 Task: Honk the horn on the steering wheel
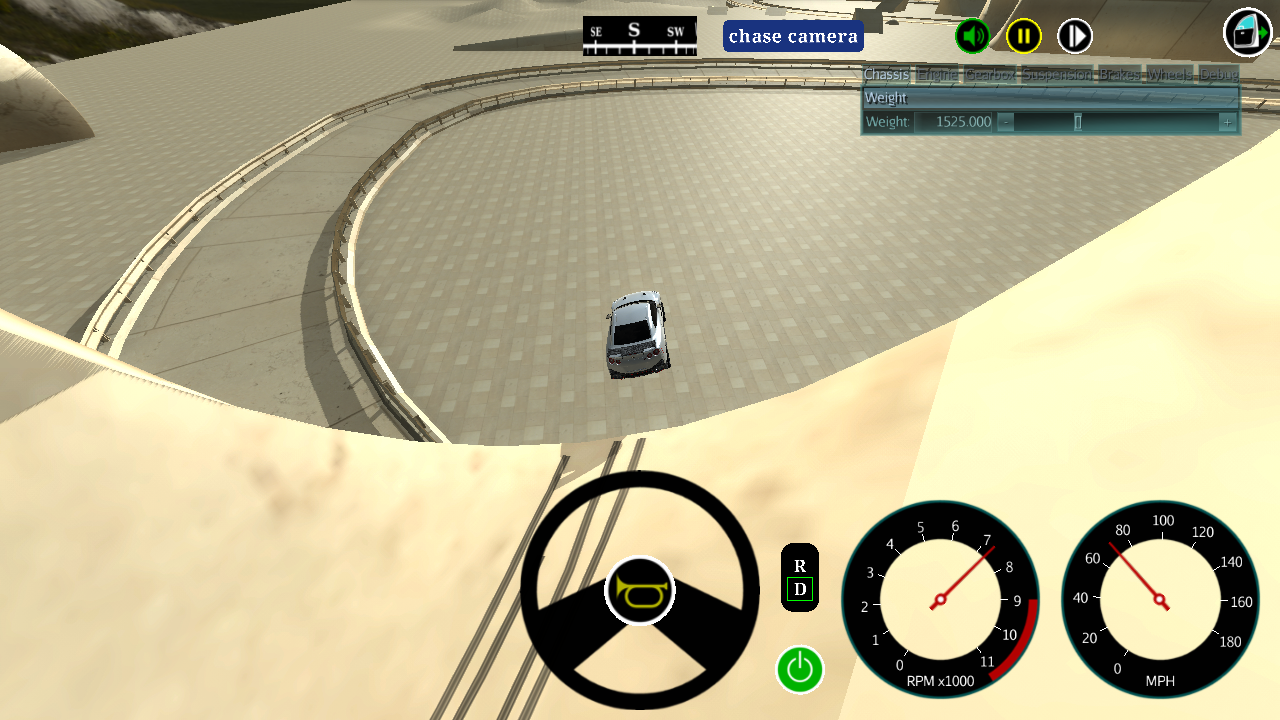(640, 591)
